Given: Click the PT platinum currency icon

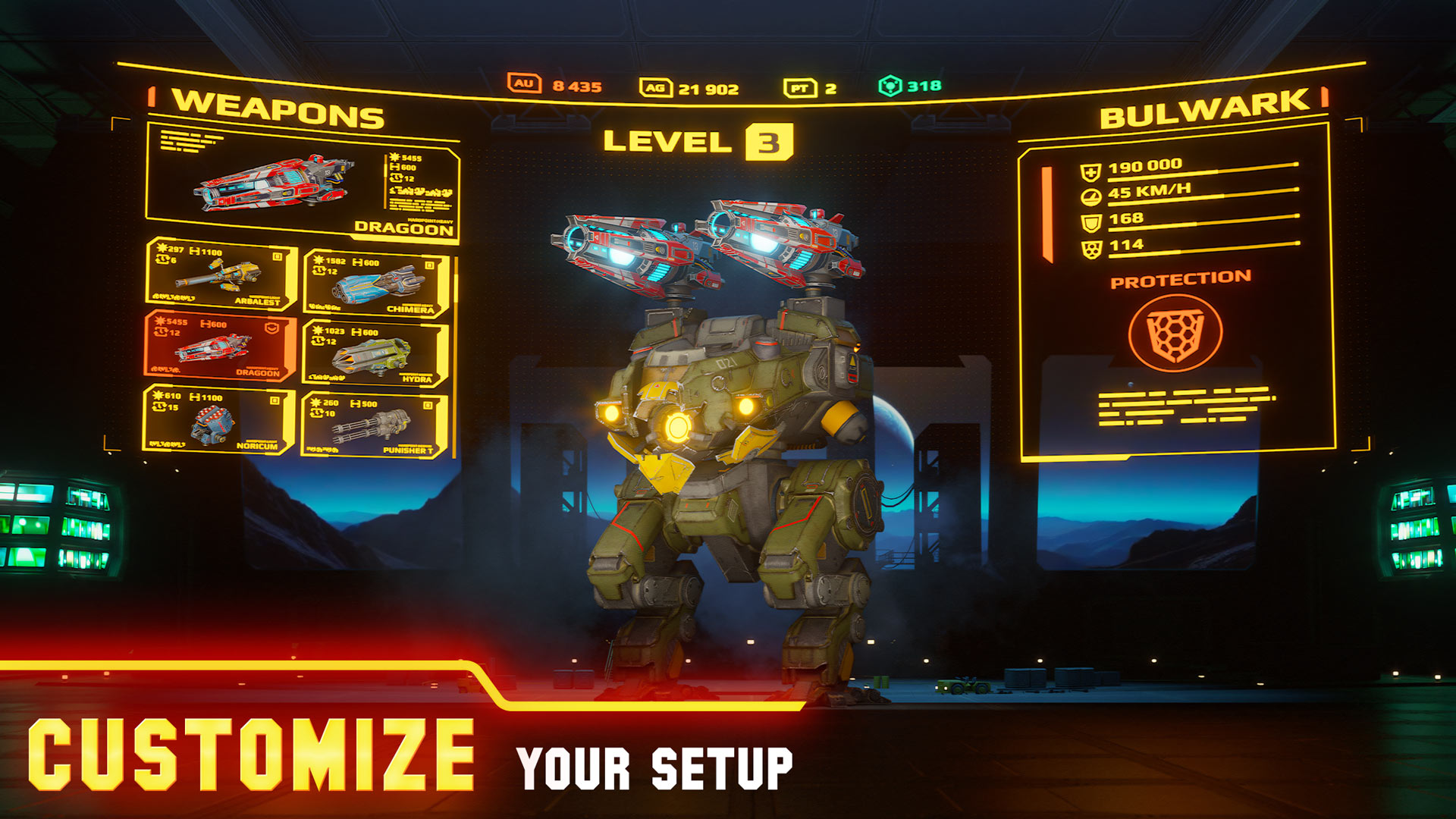Looking at the screenshot, I should (799, 89).
